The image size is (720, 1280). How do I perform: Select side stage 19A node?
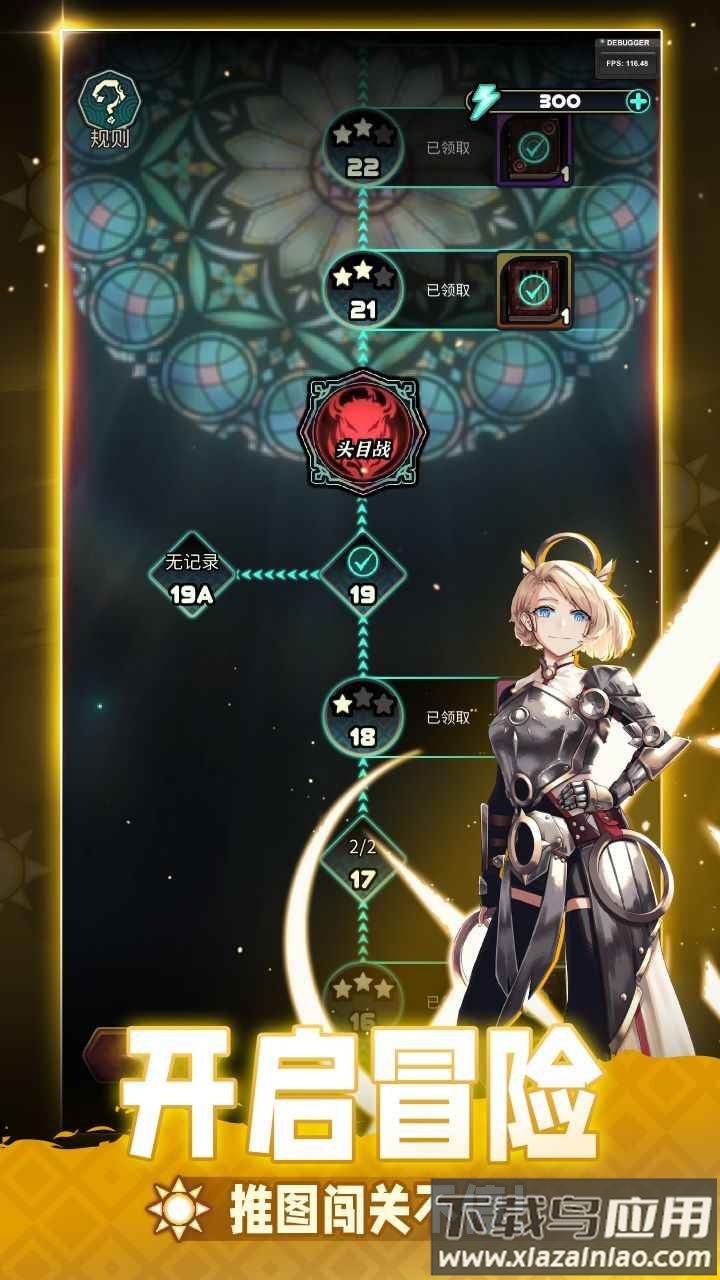pos(192,575)
